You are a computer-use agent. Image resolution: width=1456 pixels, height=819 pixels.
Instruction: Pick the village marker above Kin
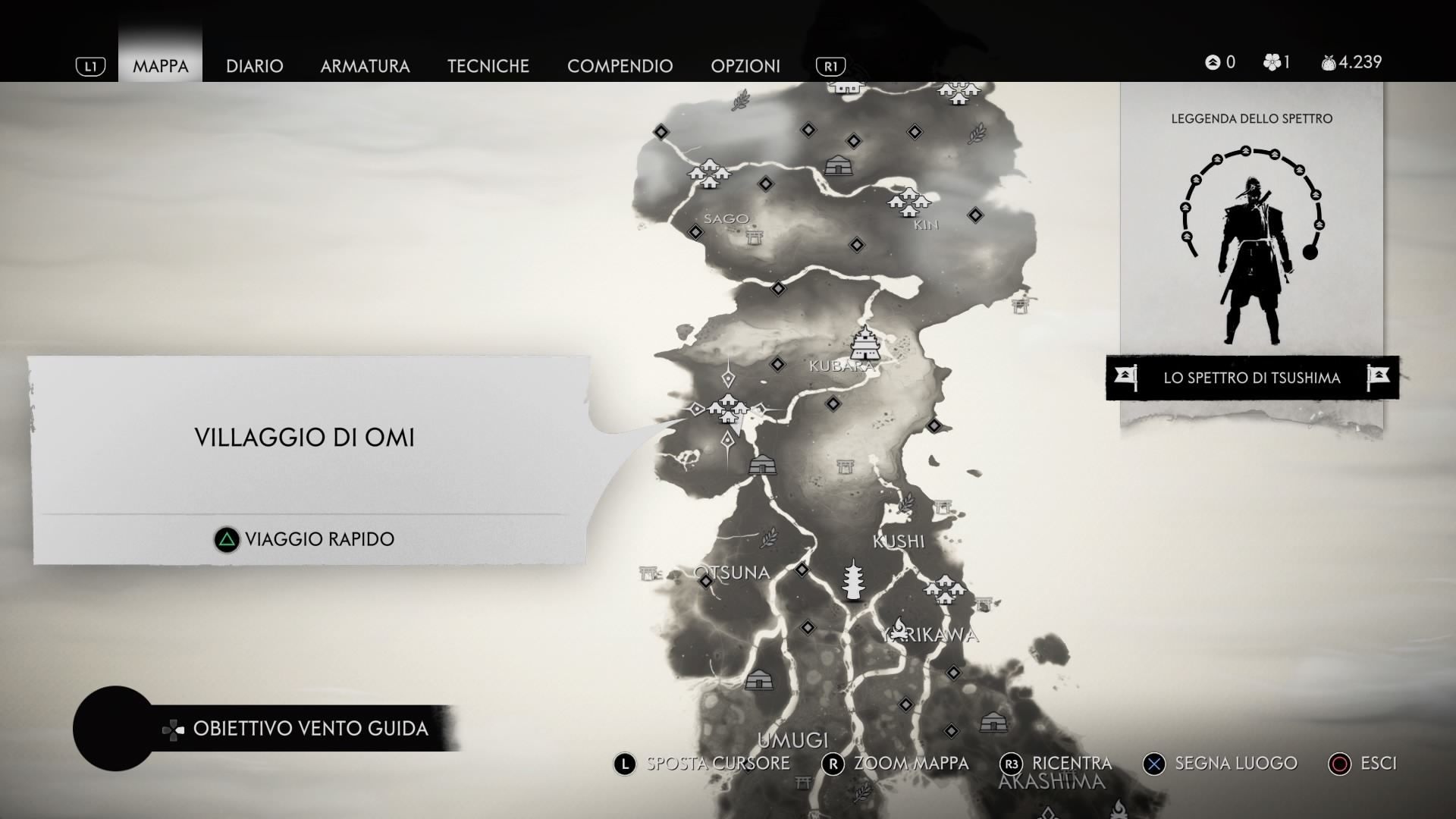click(x=908, y=201)
